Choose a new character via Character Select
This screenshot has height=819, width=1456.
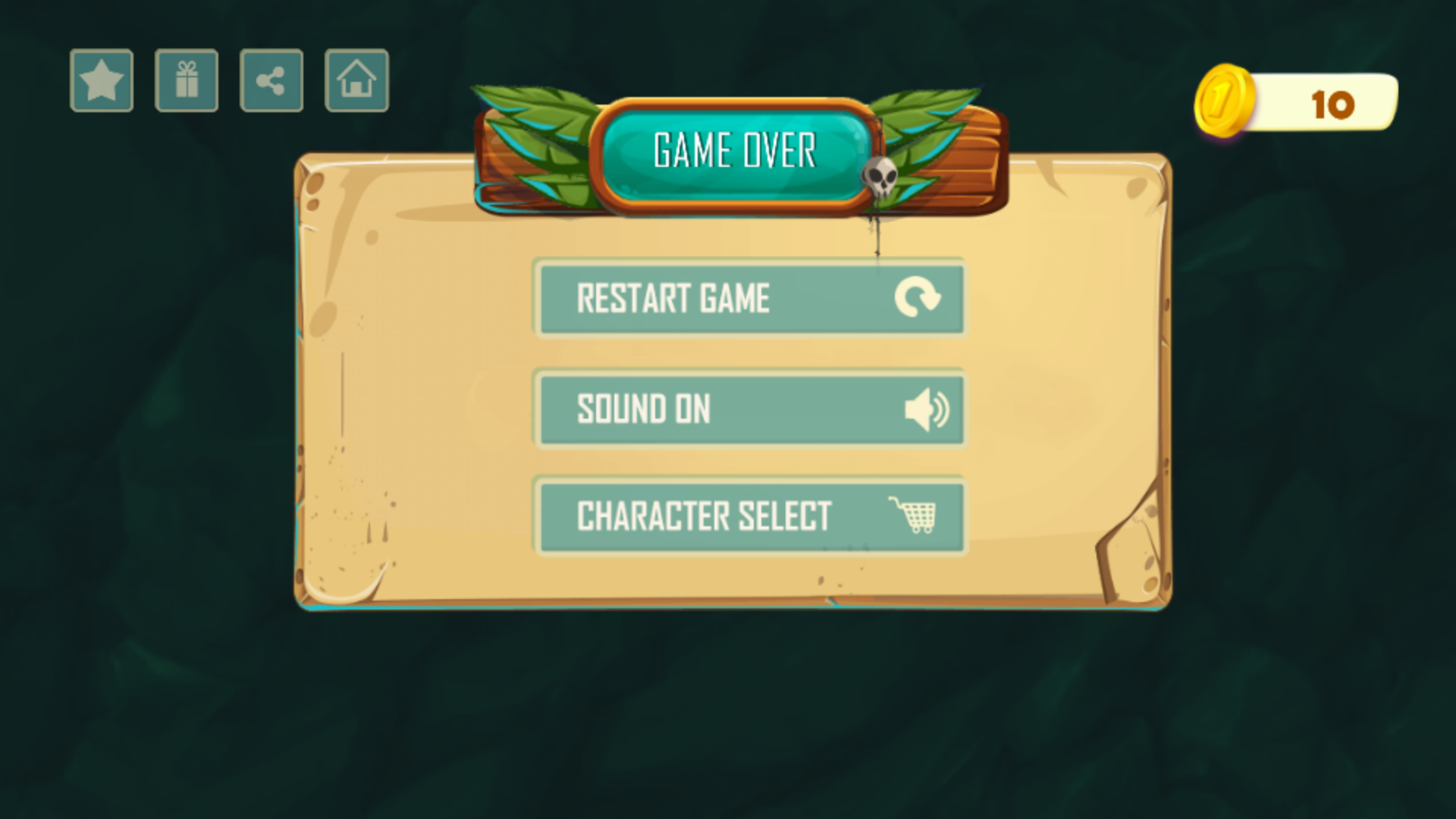click(750, 516)
